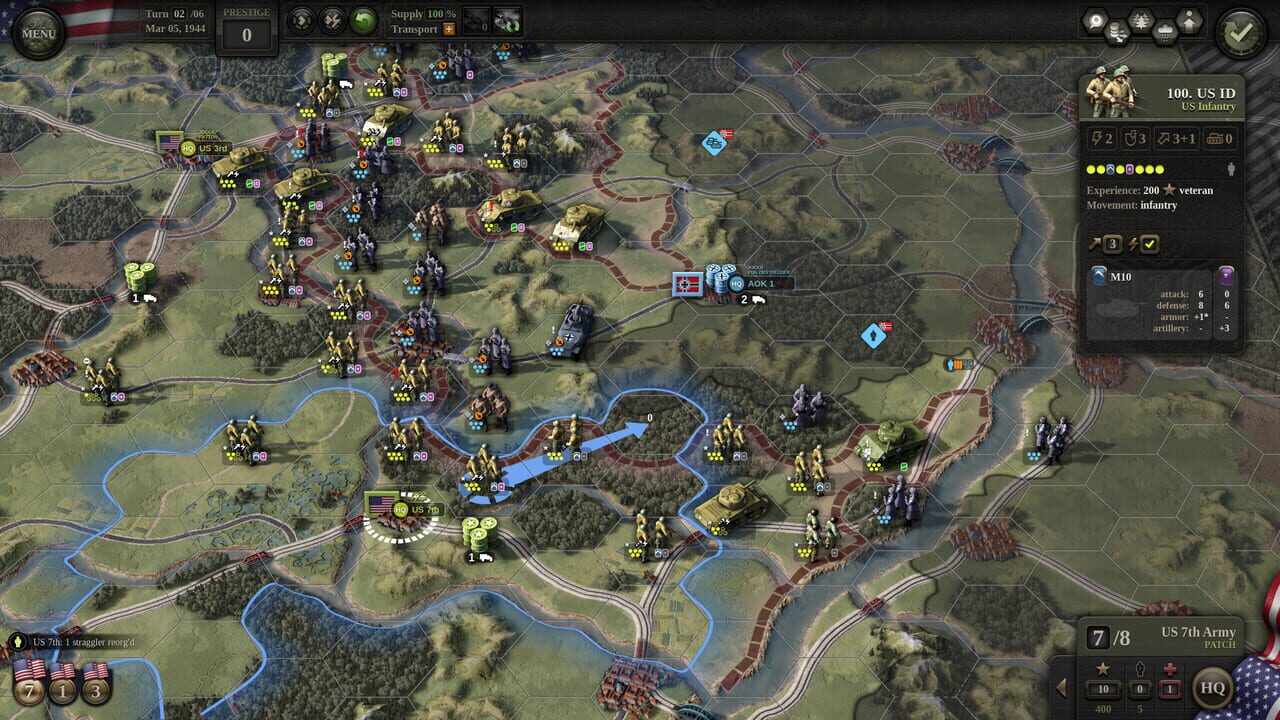1280x720 pixels.
Task: Toggle the checkmark box in the unit action panel
Action: click(1150, 244)
